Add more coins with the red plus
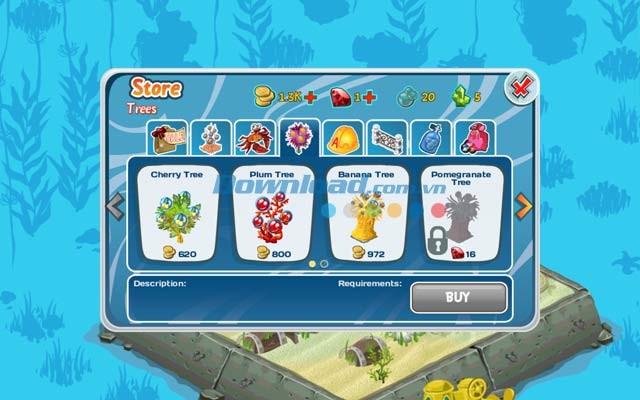640x400 pixels. point(310,97)
